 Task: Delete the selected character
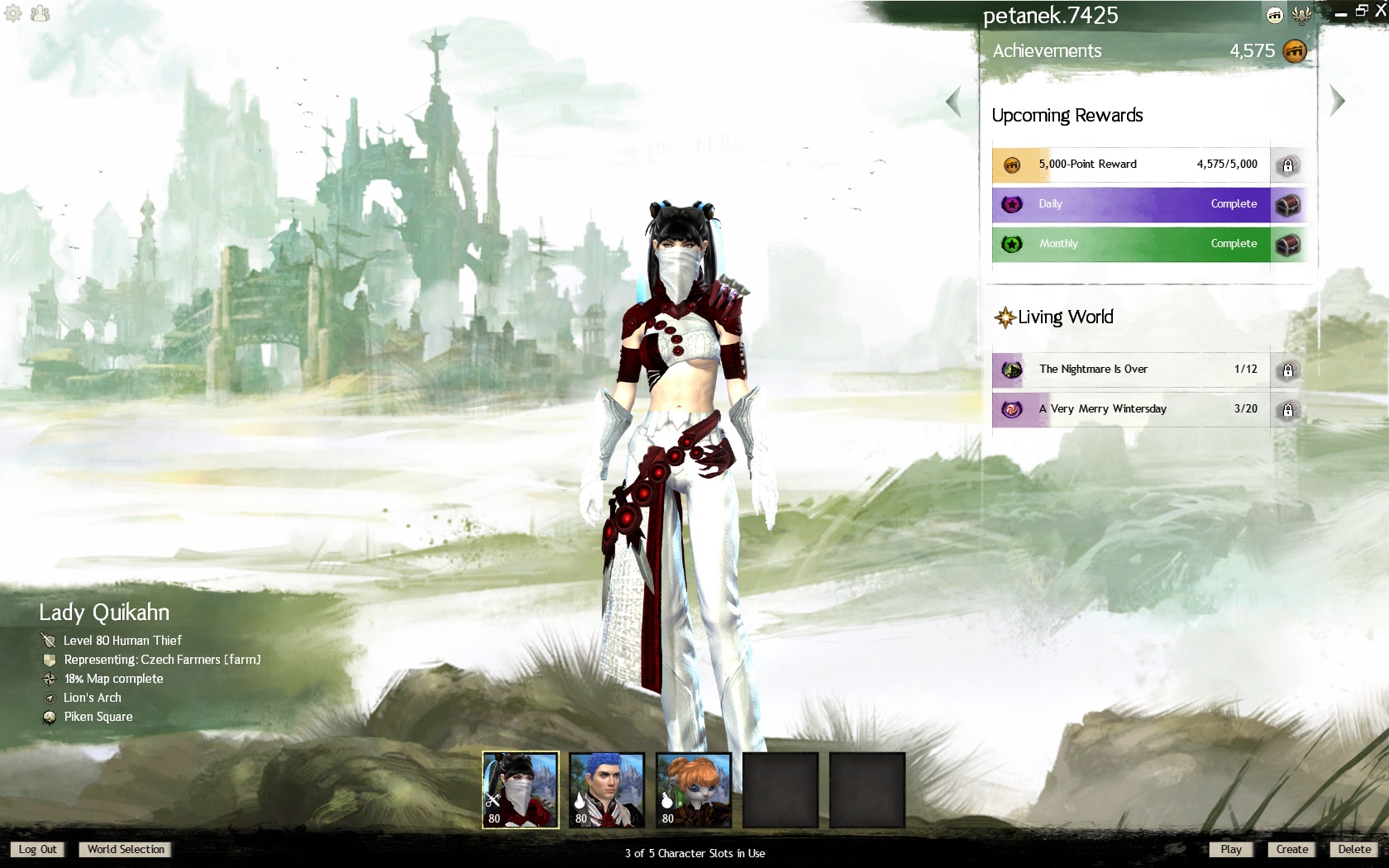point(1354,849)
